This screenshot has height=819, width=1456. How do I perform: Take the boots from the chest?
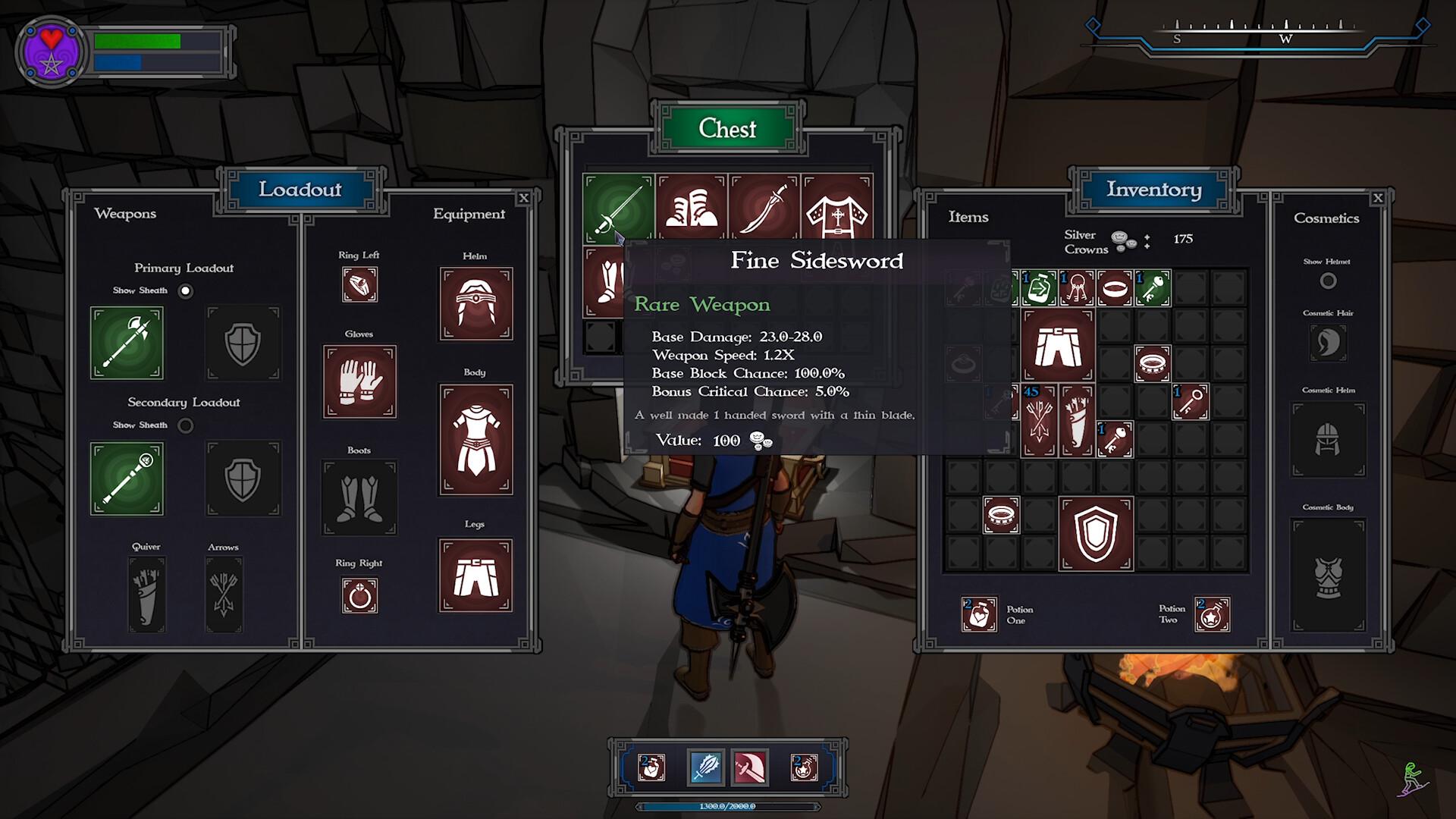[692, 209]
